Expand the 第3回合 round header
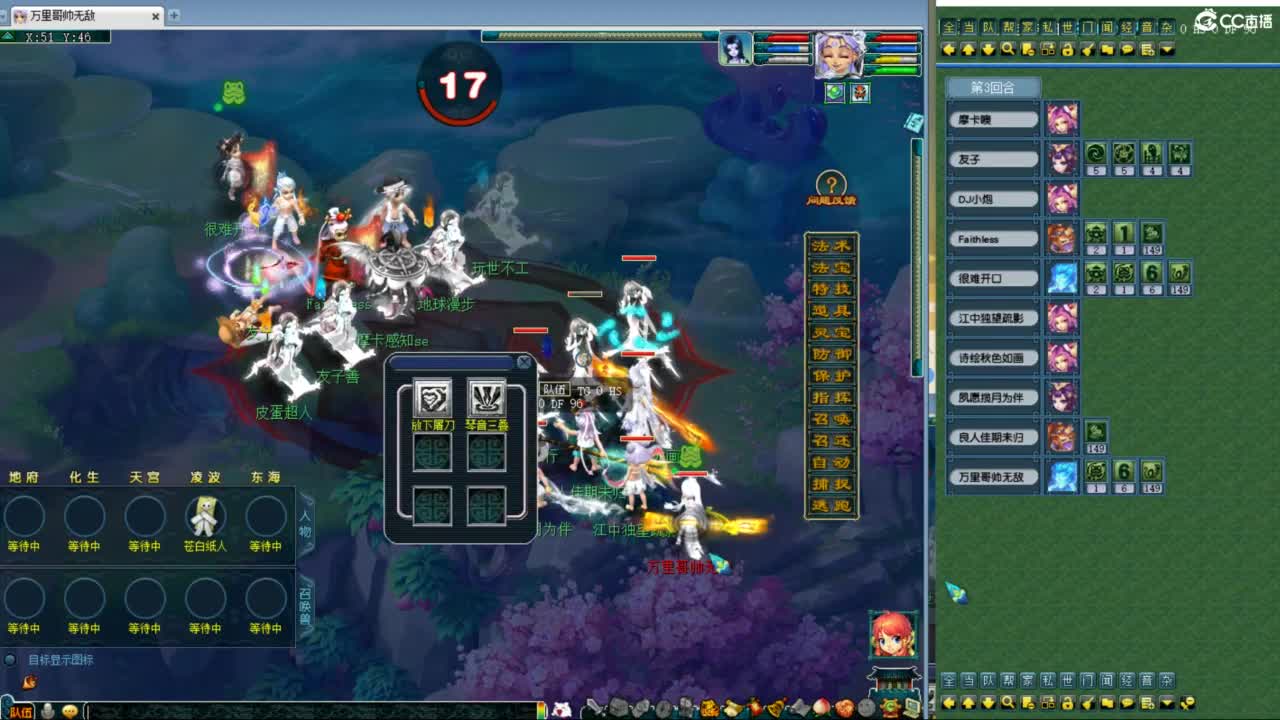 995,88
